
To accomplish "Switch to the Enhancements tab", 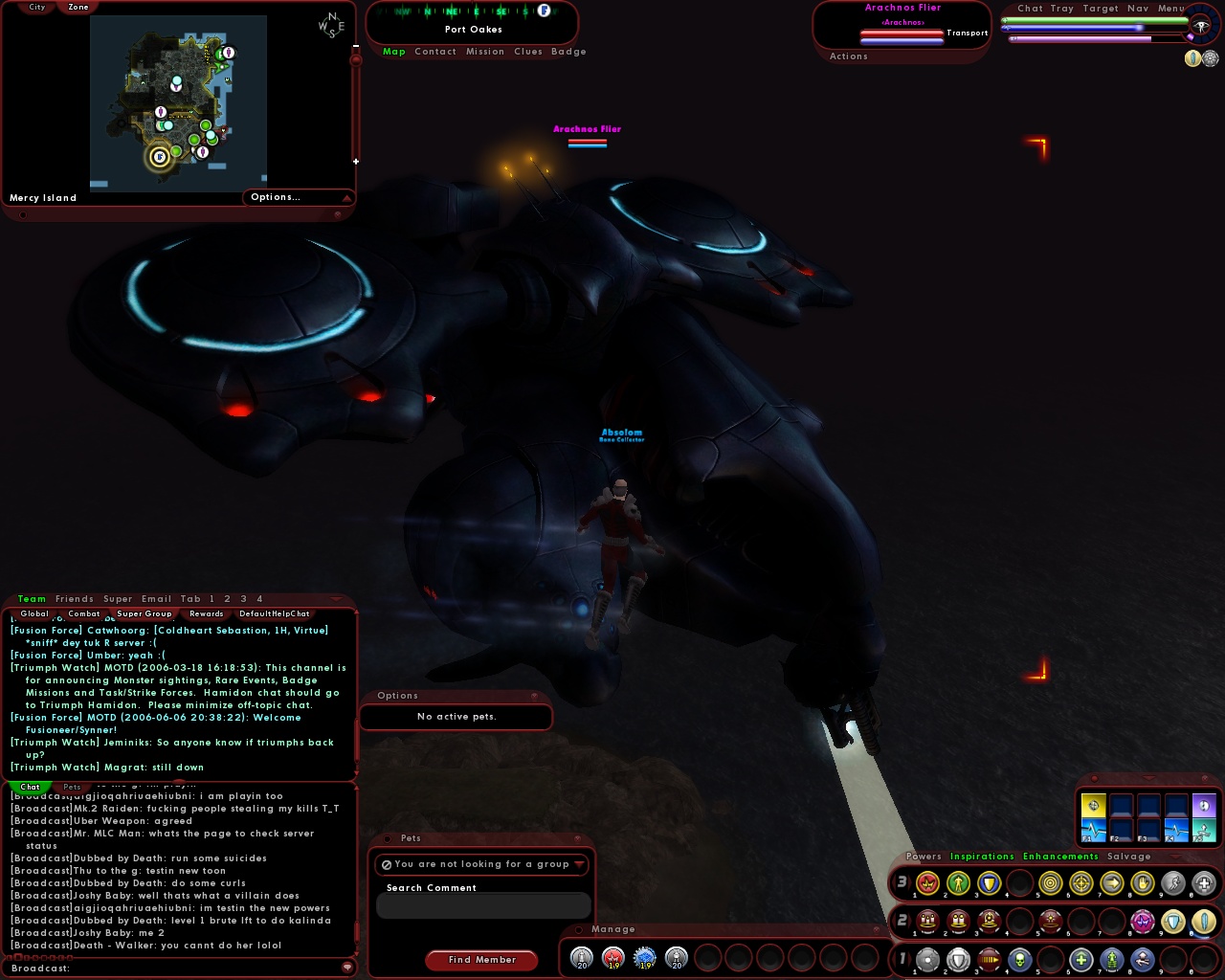I will point(1060,857).
